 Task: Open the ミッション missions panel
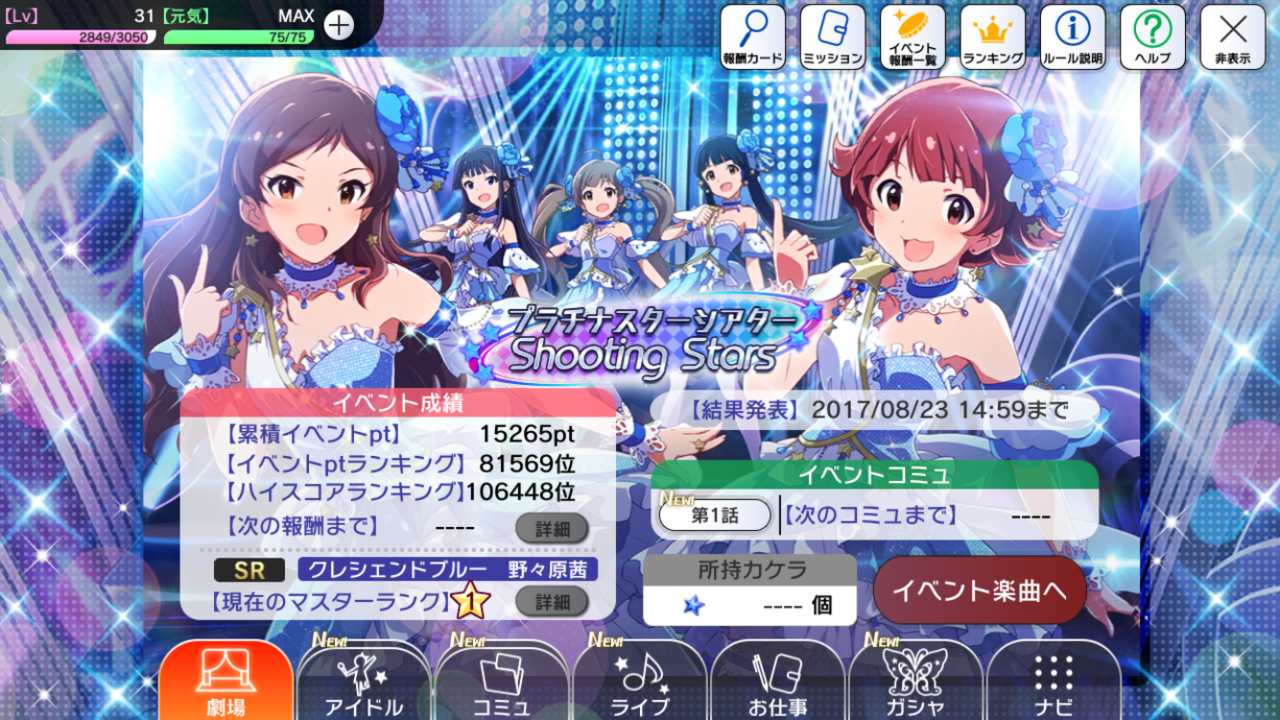tap(833, 37)
